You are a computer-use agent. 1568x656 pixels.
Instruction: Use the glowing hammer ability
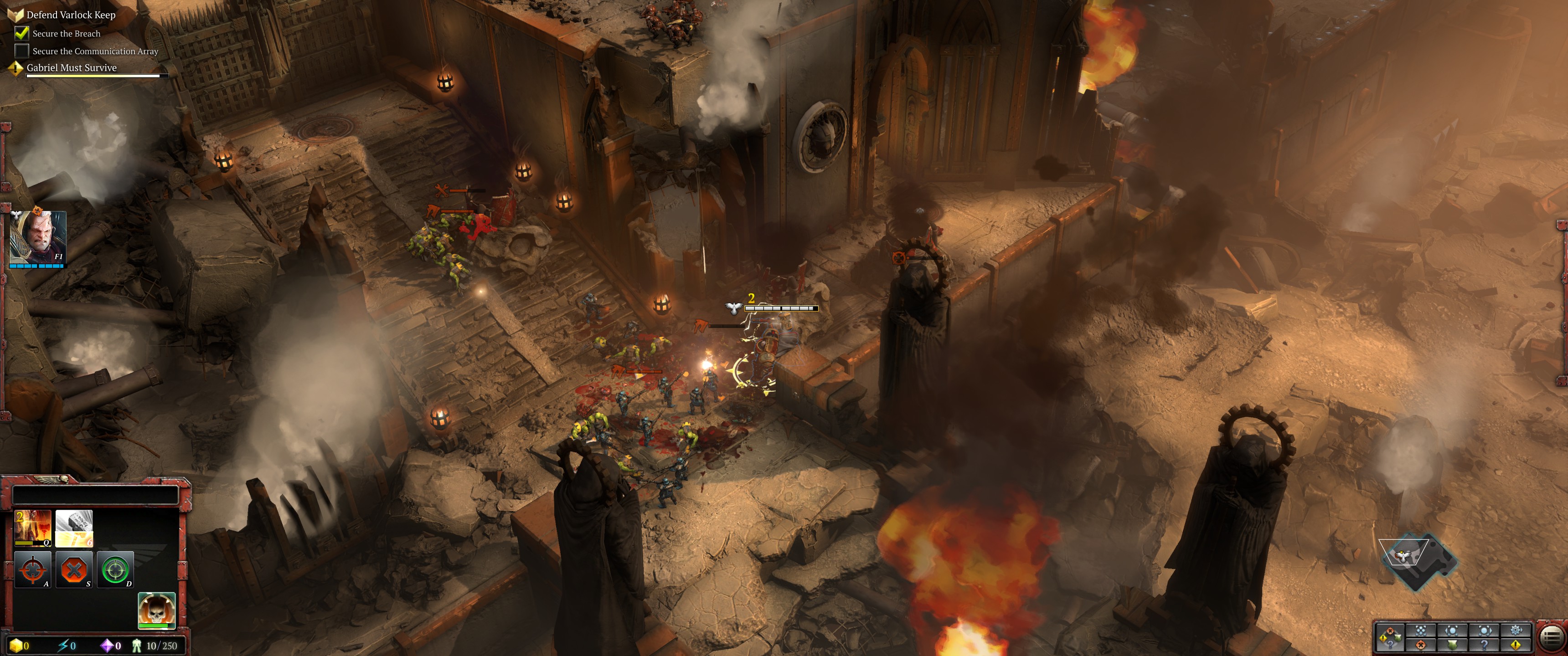click(74, 528)
